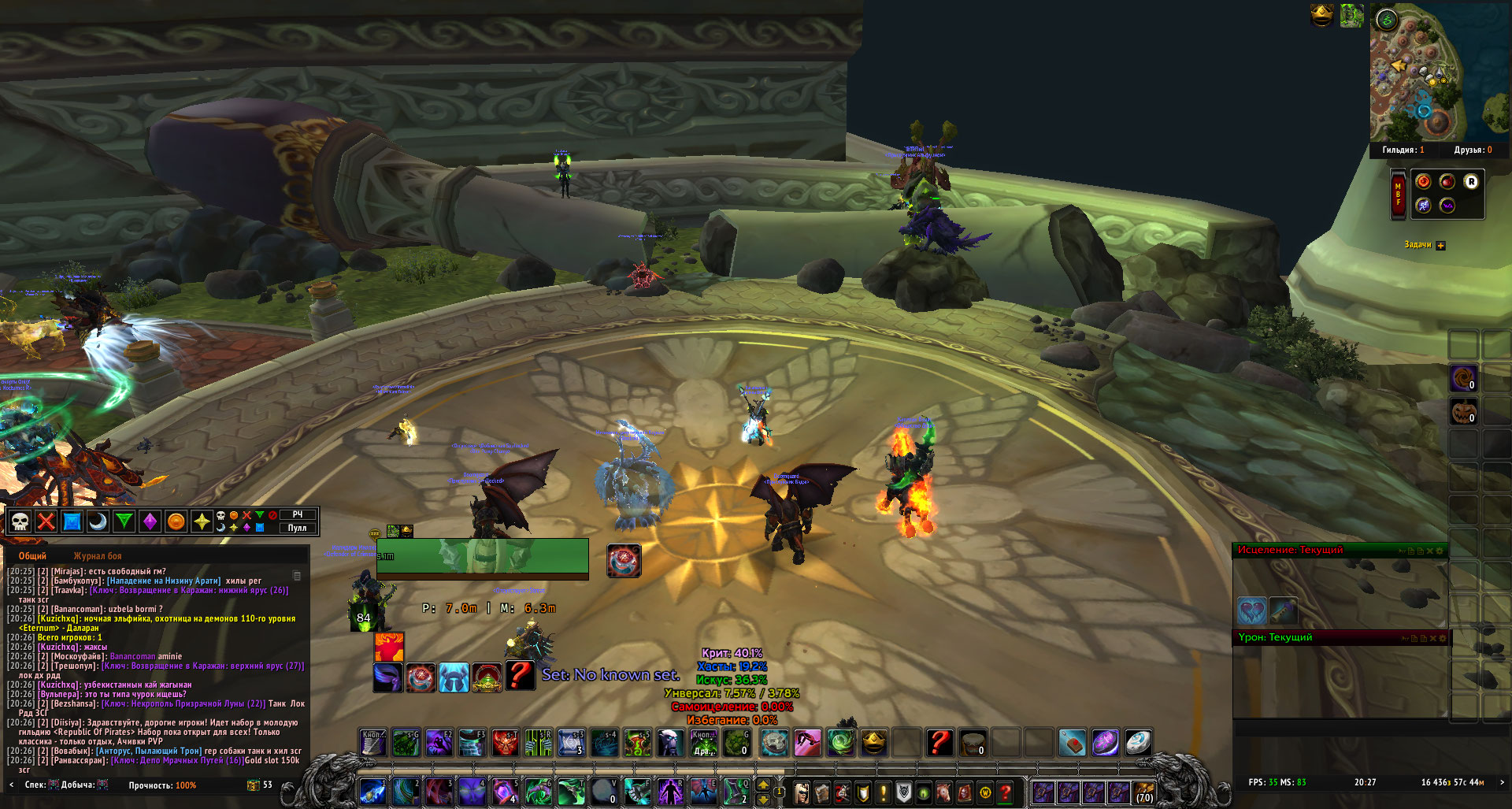Use the red demon face ability

505,743
